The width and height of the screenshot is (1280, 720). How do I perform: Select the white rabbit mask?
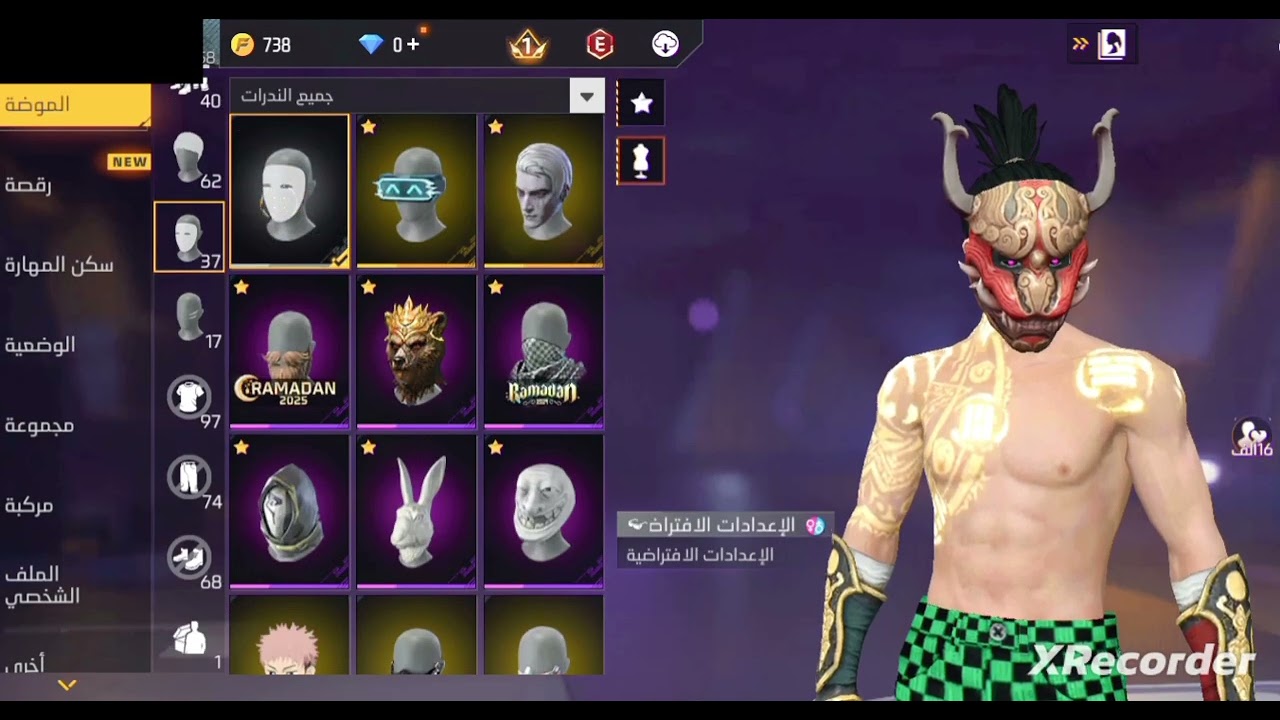pos(416,510)
